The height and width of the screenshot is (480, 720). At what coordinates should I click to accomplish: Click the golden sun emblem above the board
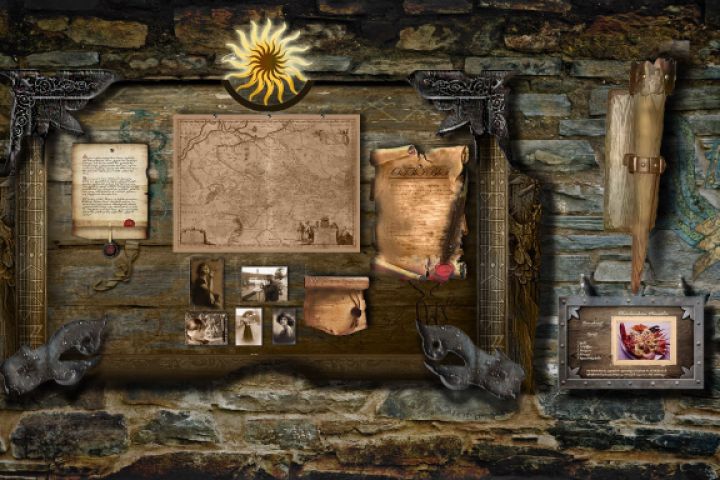267,63
